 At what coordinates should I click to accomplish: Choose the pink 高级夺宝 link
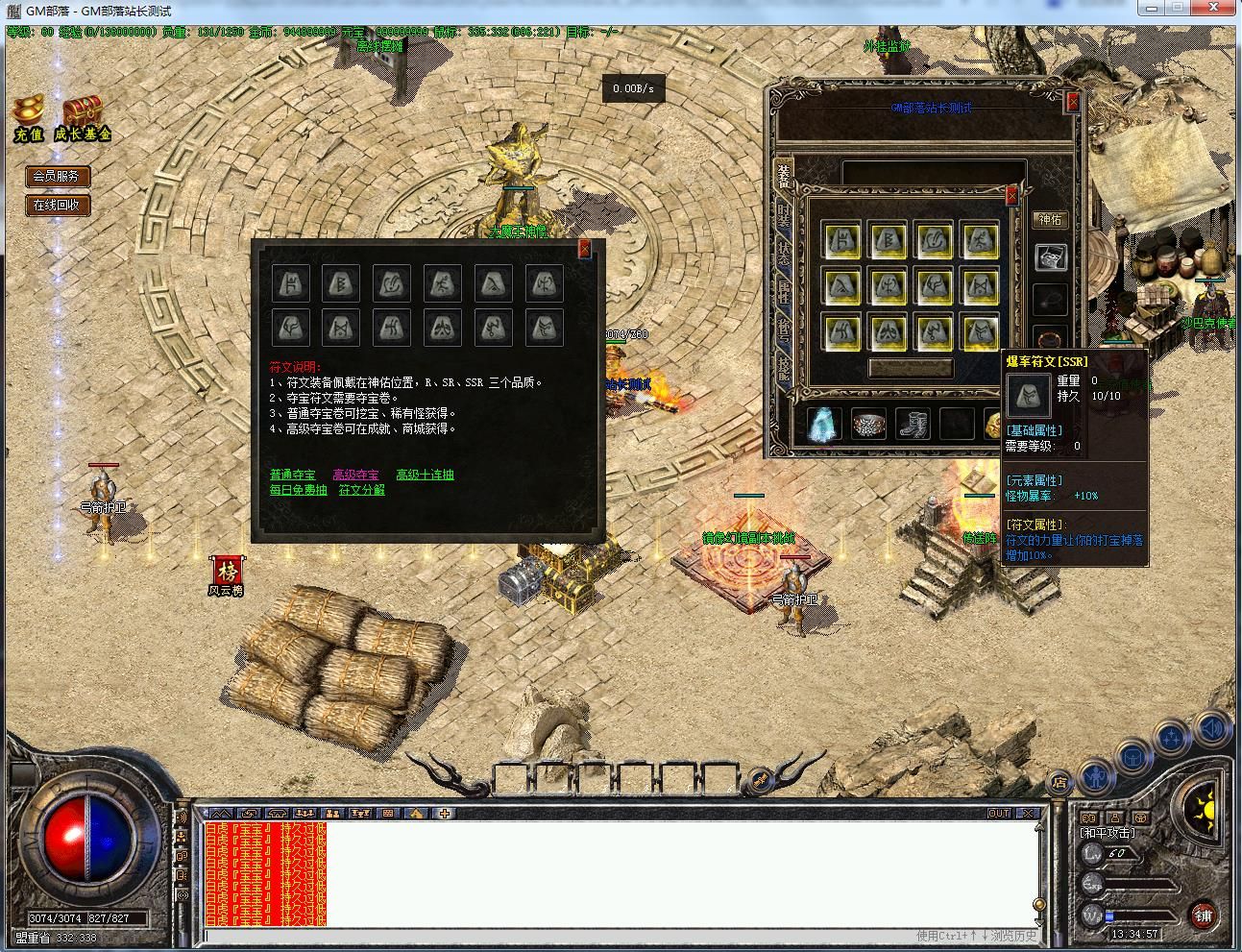pyautogui.click(x=355, y=475)
